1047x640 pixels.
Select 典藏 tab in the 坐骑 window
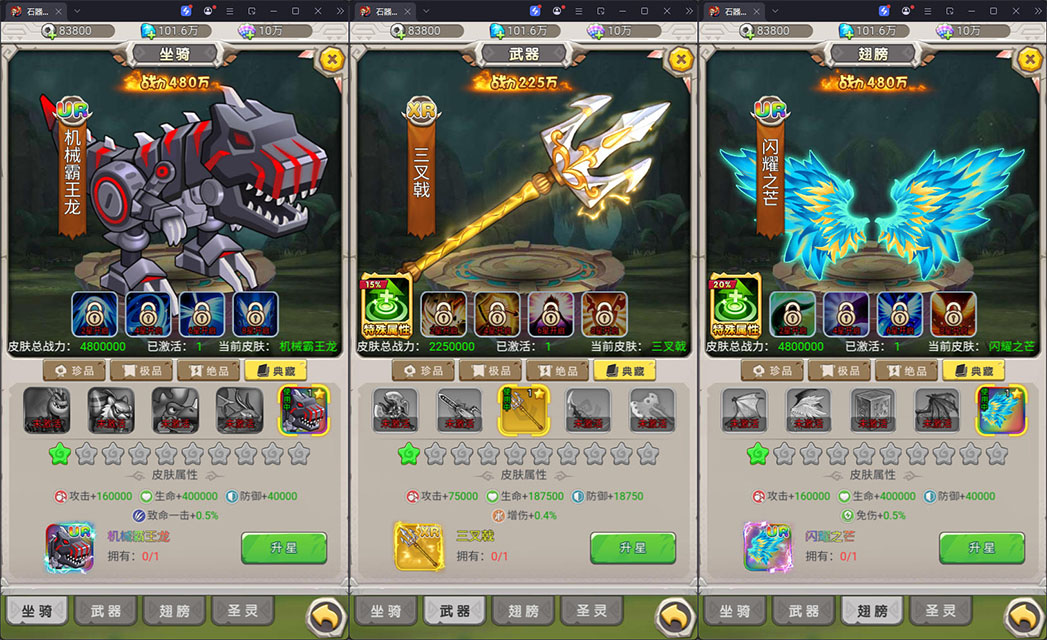tap(275, 370)
